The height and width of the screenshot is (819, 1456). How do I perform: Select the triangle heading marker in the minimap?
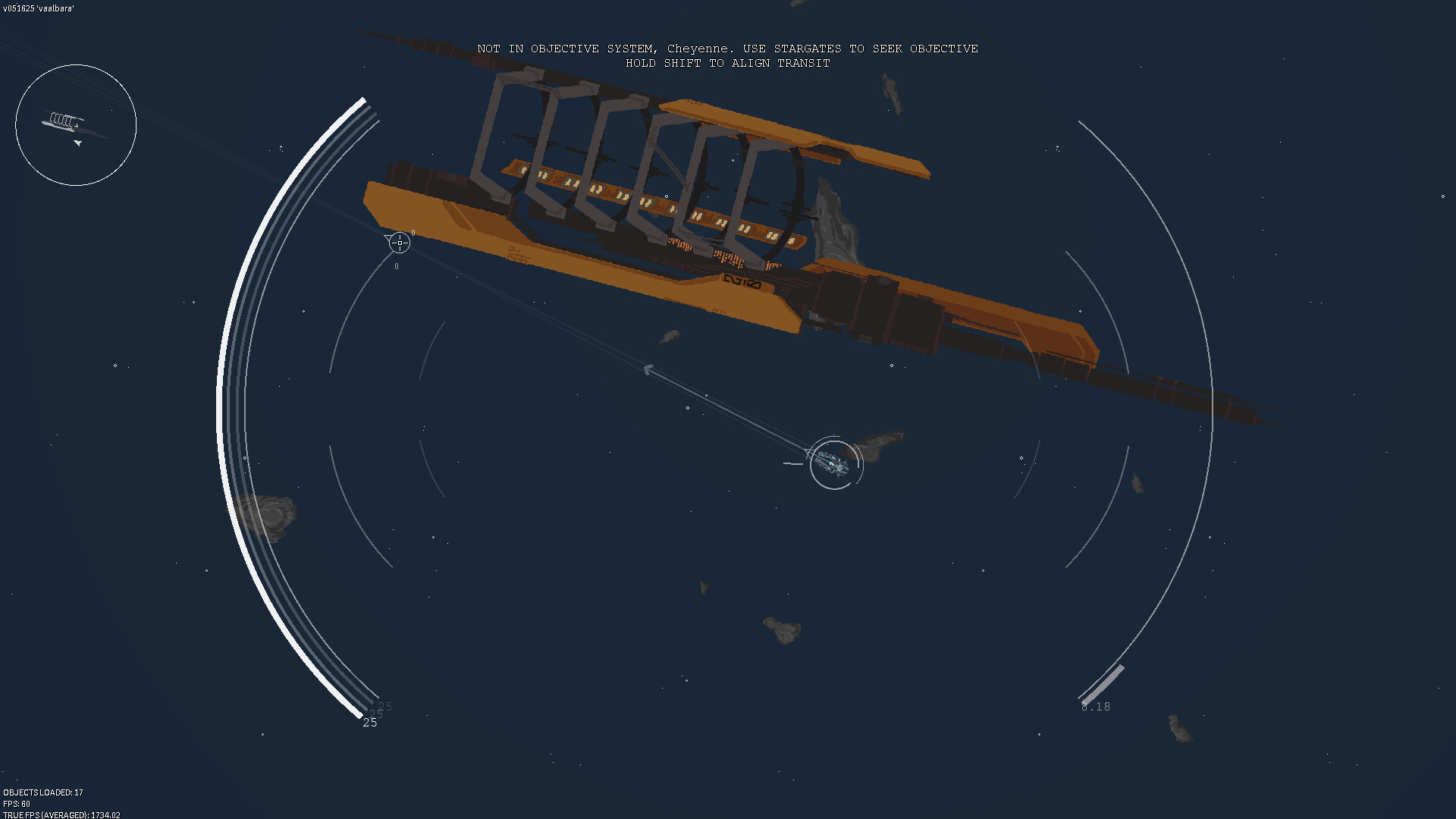point(77,143)
